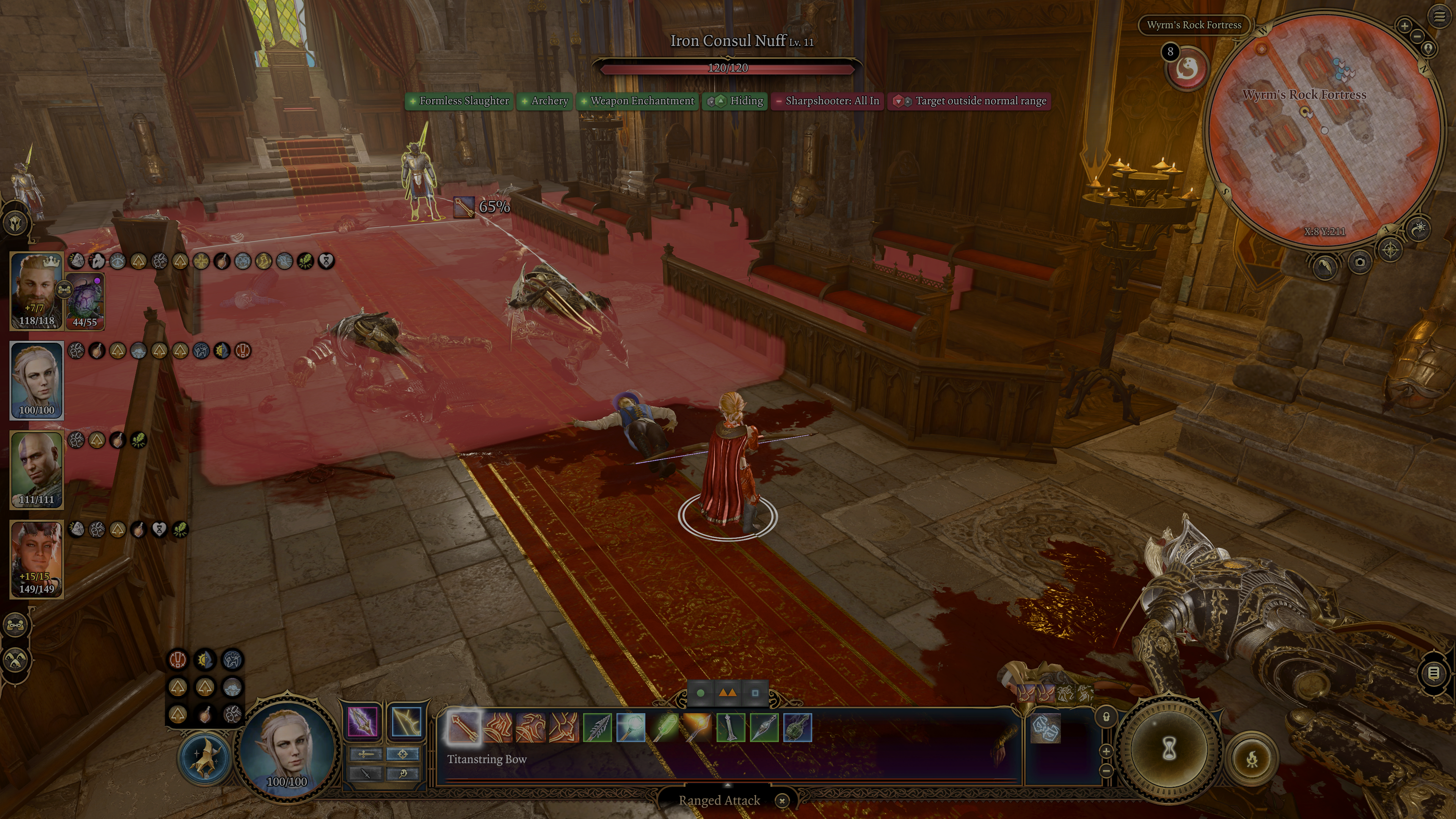Click the compass icon near the minimap
The height and width of the screenshot is (819, 1456).
click(1390, 249)
